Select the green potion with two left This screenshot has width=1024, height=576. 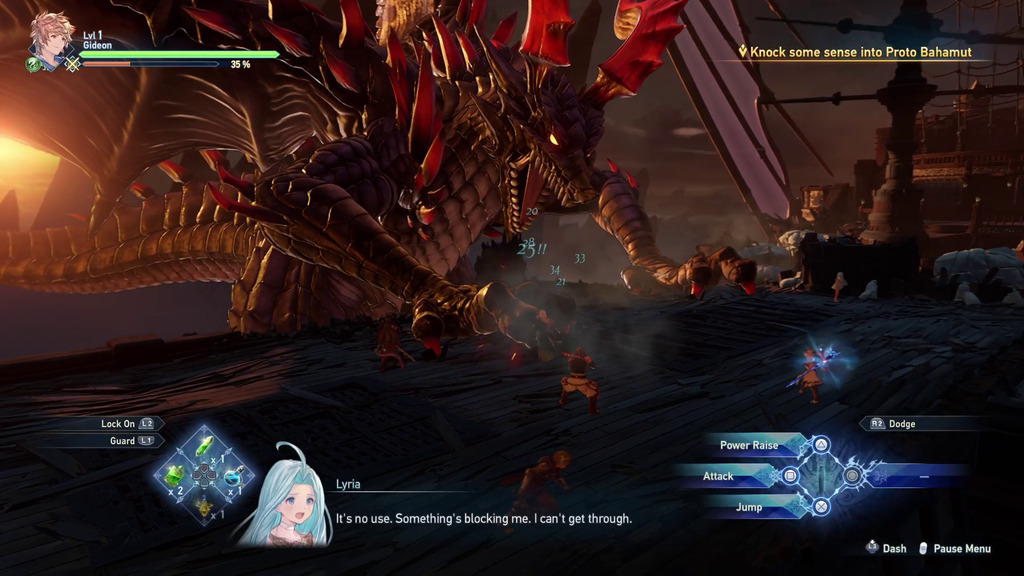click(x=176, y=474)
